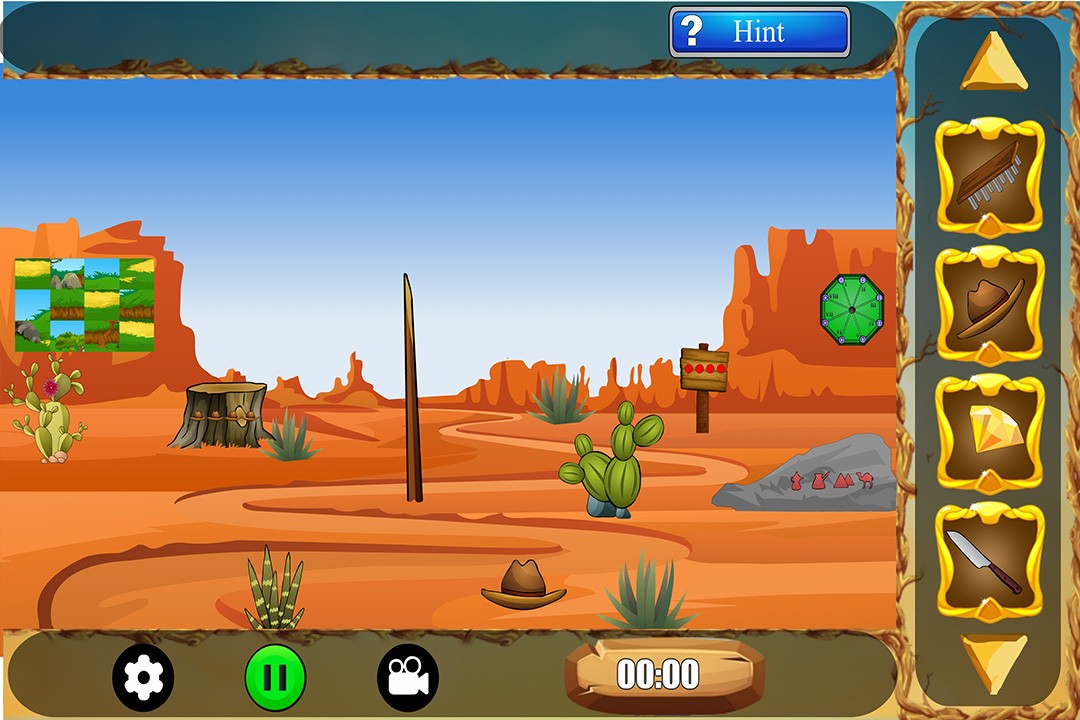The image size is (1080, 720).
Task: Click the video camera walkthrough icon
Action: pos(408,677)
